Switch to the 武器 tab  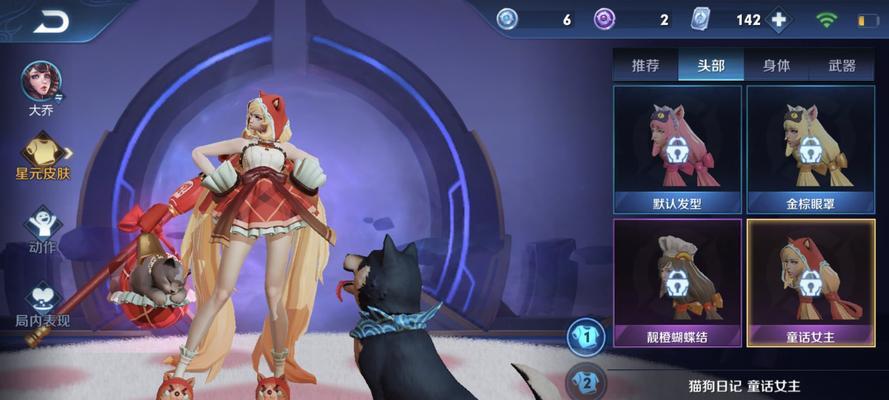coord(842,66)
